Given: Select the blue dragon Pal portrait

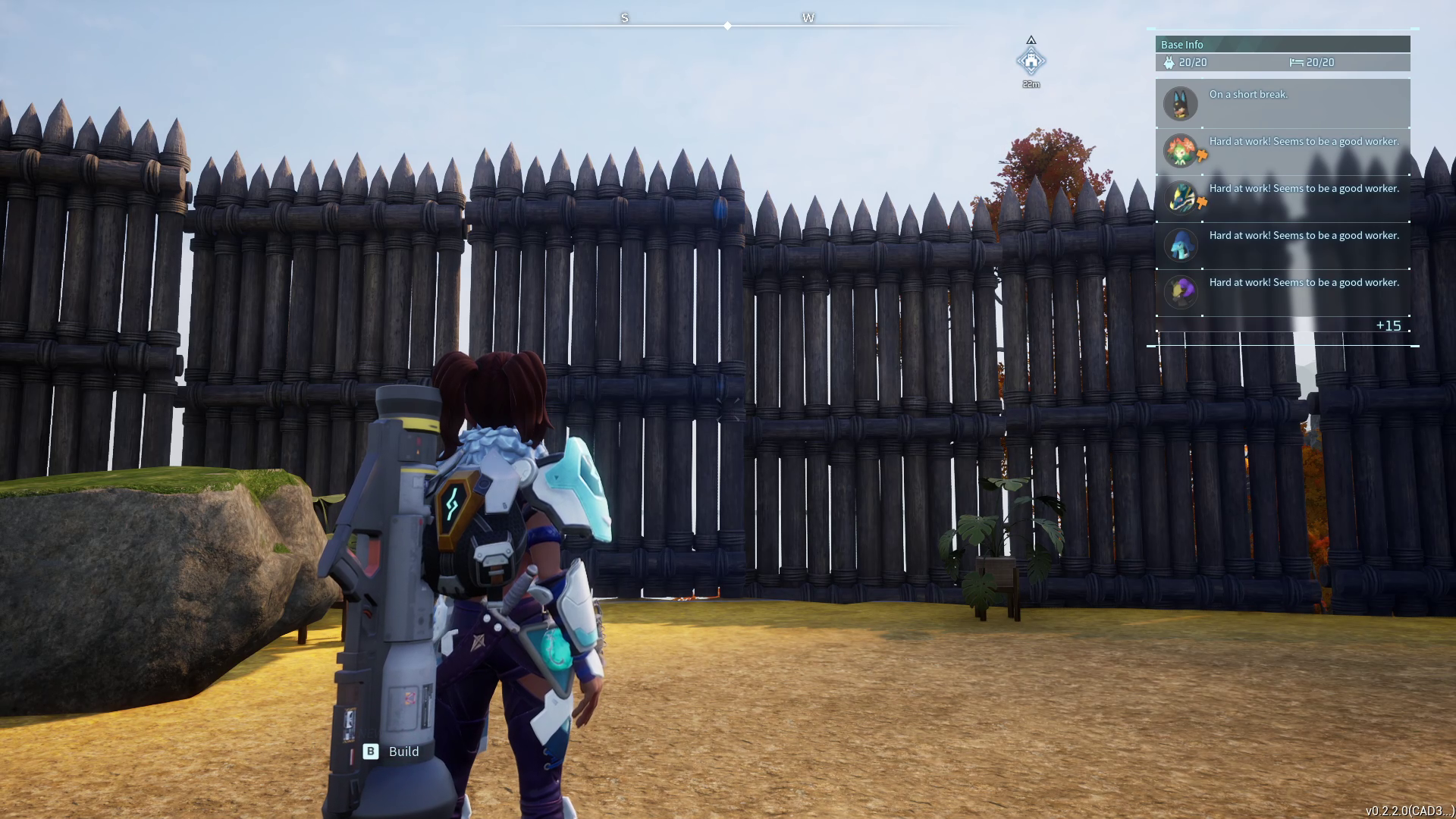Looking at the screenshot, I should [x=1181, y=197].
